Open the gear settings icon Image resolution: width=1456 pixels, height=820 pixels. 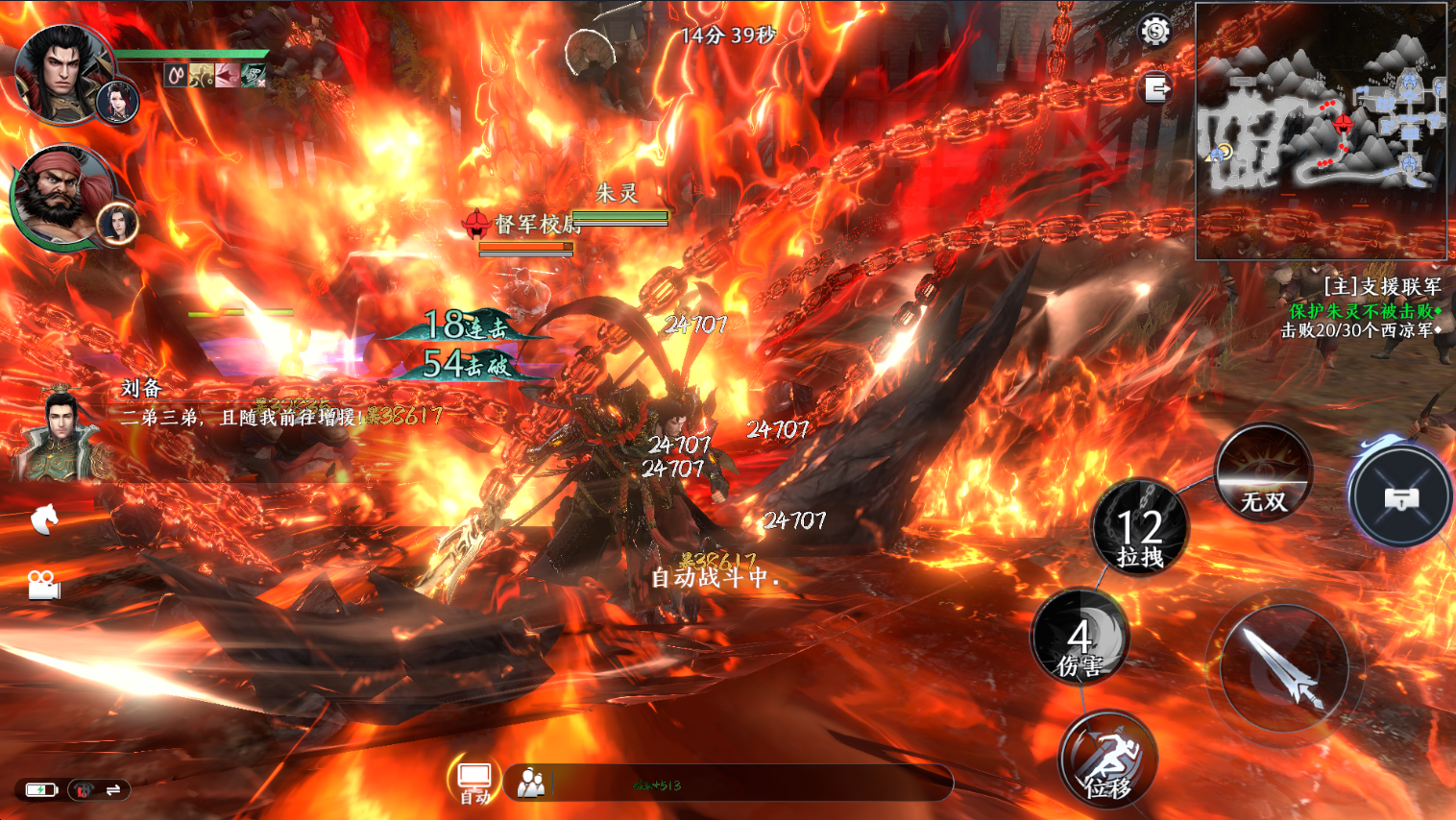(1154, 32)
